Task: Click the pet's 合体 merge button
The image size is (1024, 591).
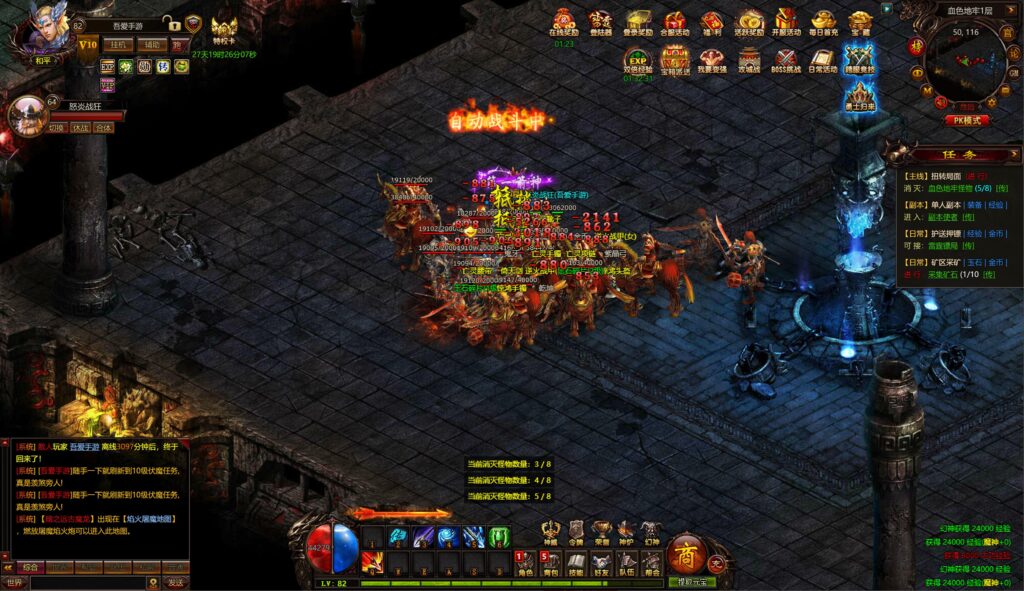Action: (x=103, y=128)
